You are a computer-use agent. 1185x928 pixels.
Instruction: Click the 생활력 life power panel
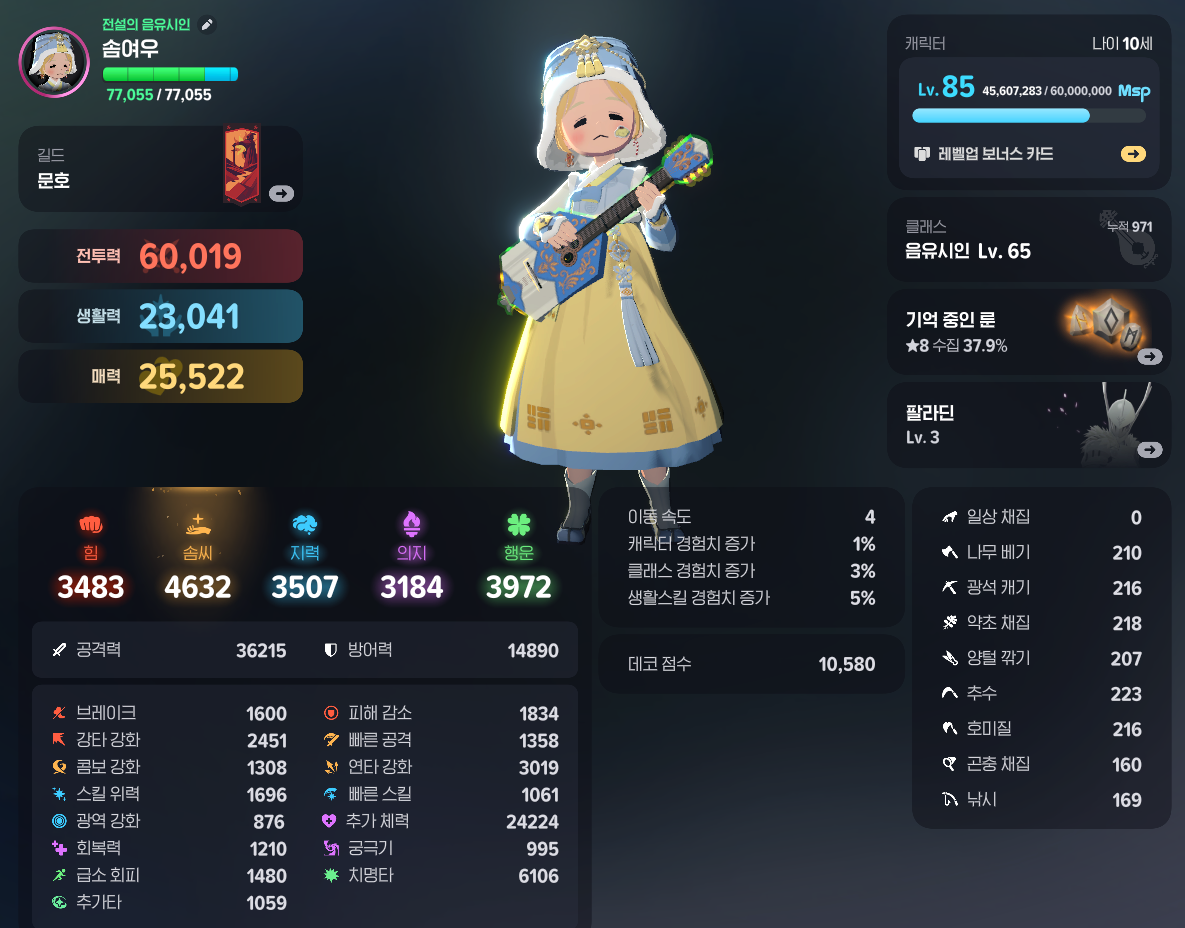160,316
